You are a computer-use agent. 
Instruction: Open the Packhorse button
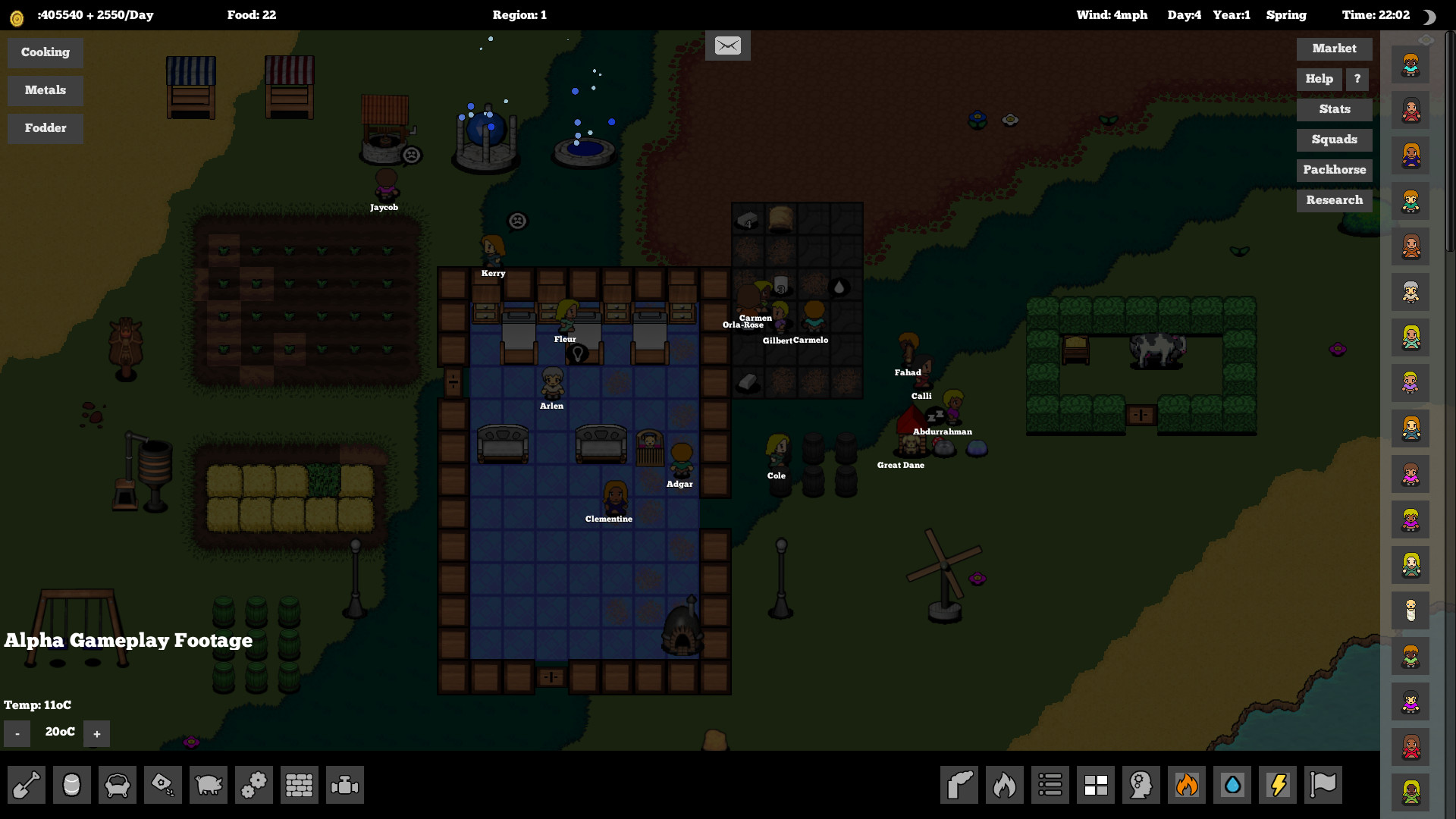[x=1334, y=170]
